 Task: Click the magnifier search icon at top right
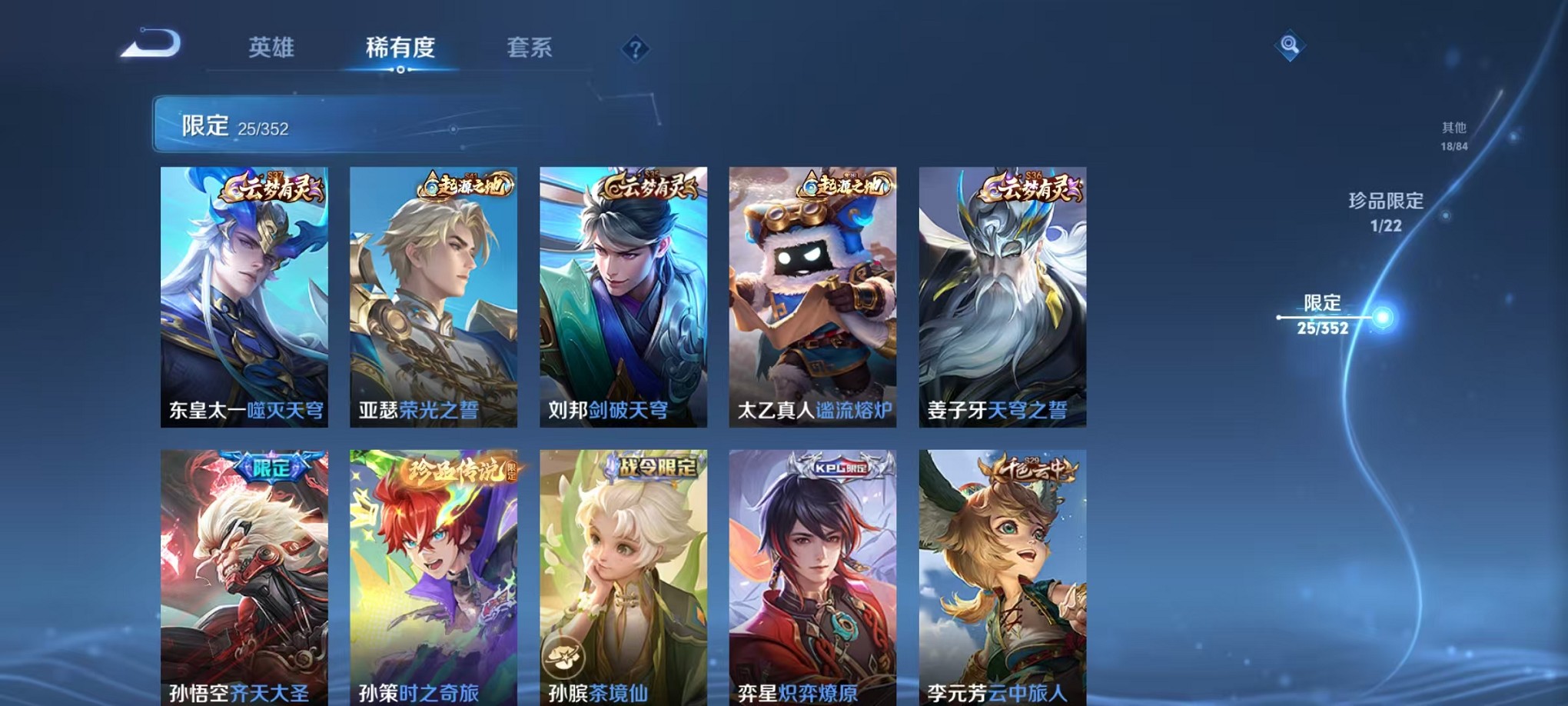click(x=1290, y=45)
